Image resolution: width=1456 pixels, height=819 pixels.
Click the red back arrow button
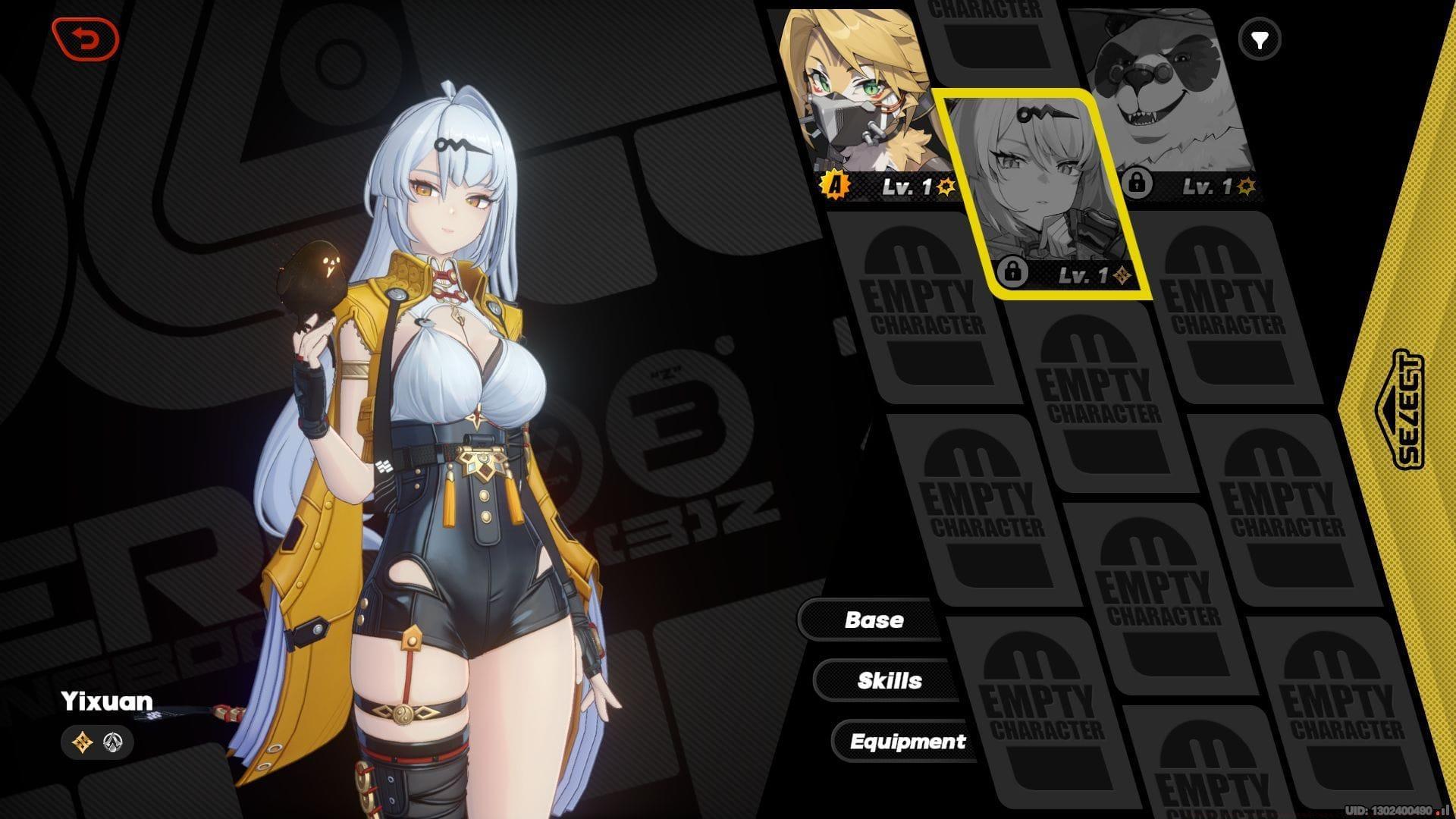(x=86, y=39)
